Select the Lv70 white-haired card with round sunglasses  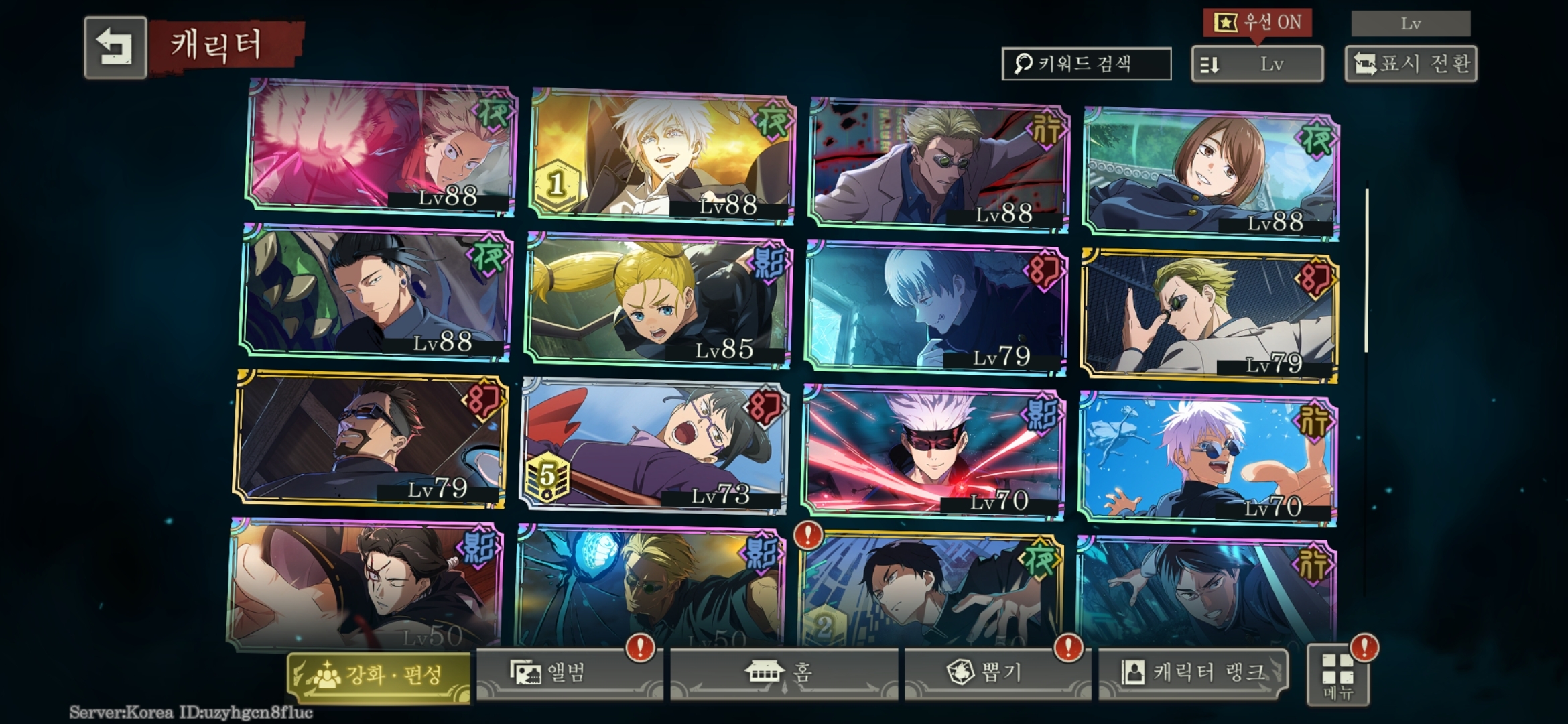[1207, 460]
